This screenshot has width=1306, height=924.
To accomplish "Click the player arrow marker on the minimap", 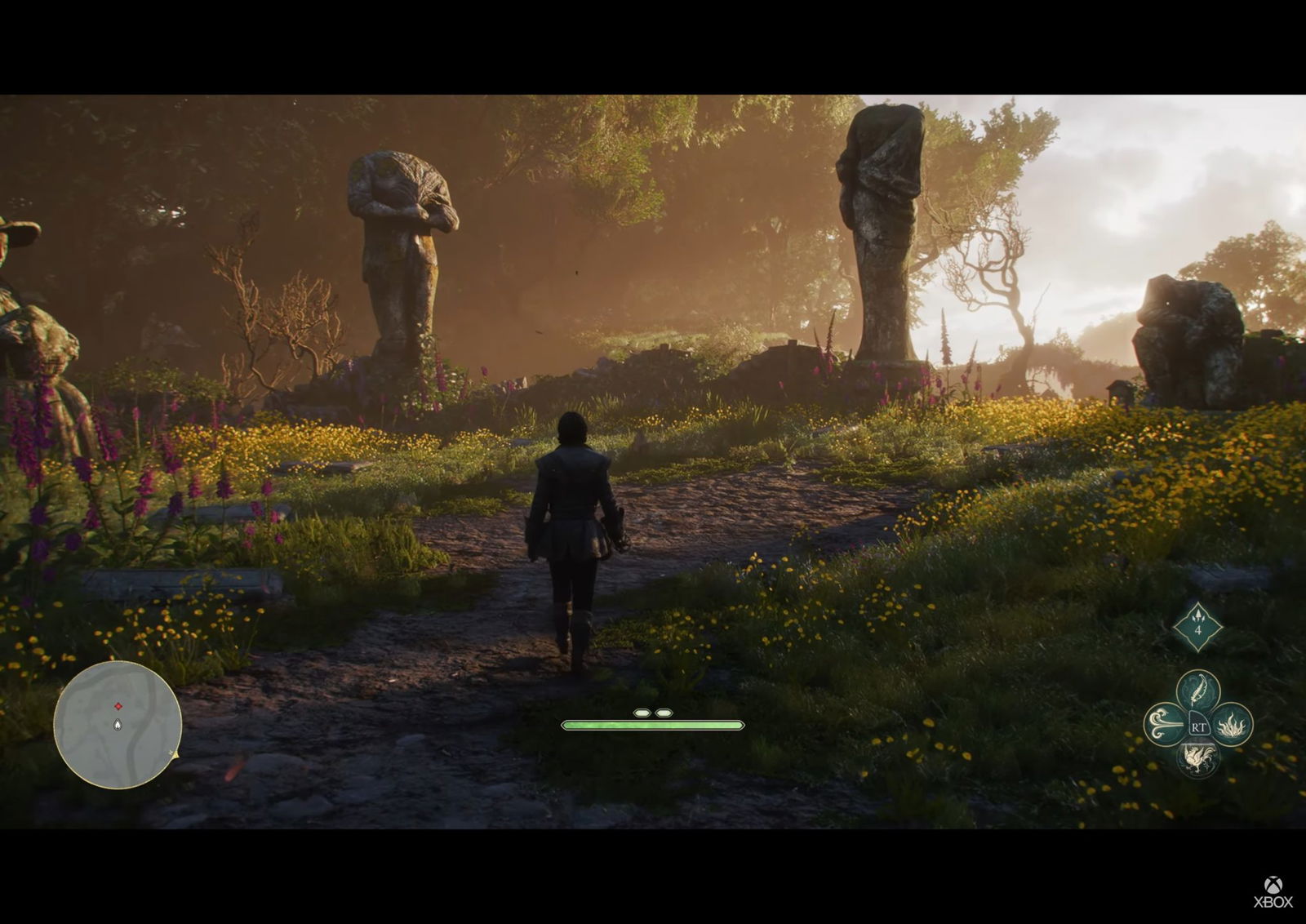I will click(118, 724).
